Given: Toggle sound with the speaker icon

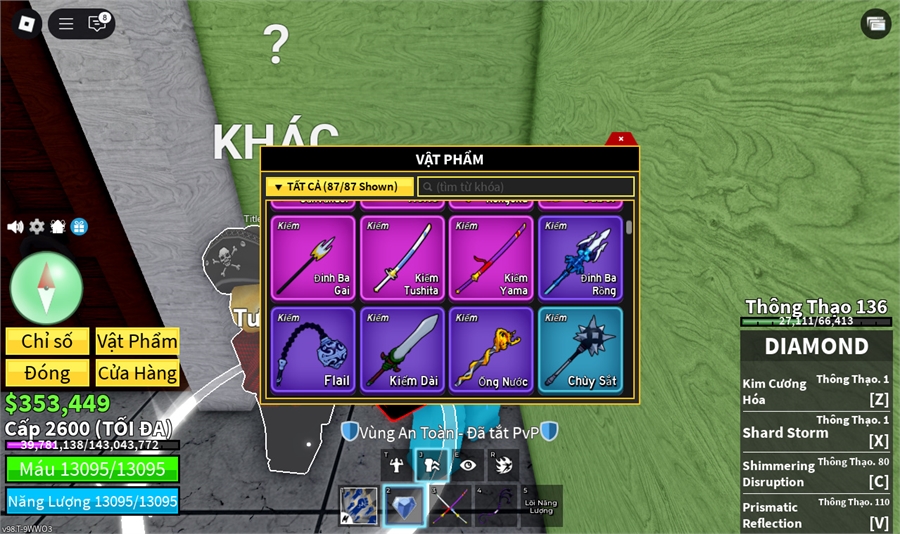Looking at the screenshot, I should tap(15, 227).
